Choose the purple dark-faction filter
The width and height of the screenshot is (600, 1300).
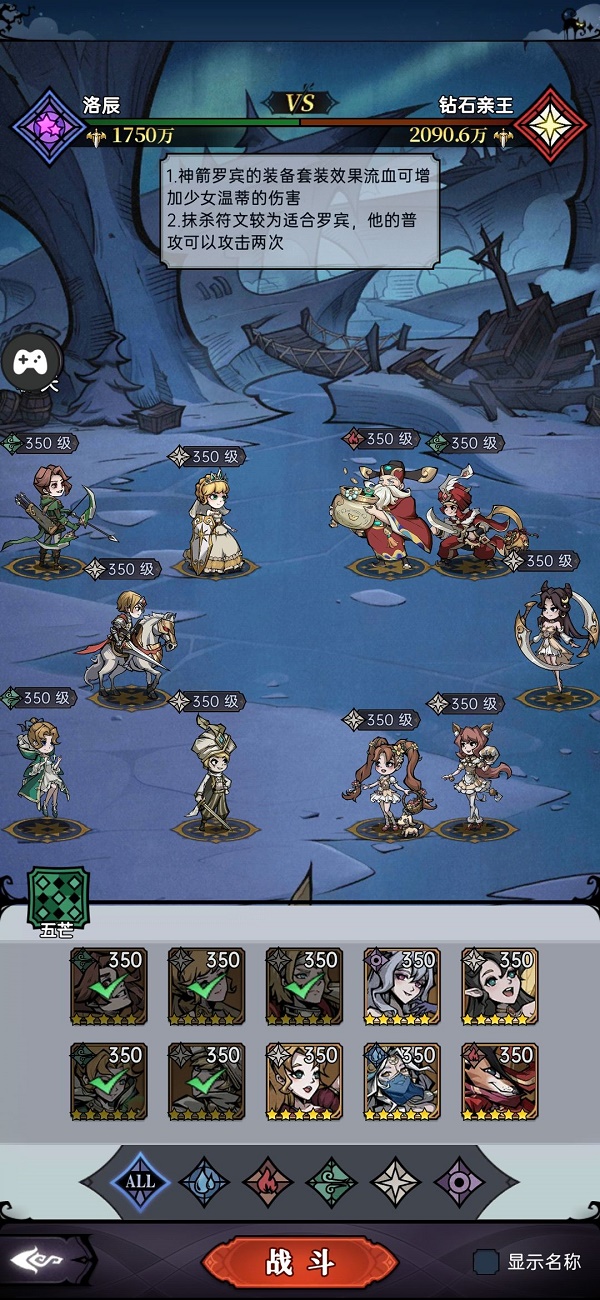pyautogui.click(x=459, y=1181)
